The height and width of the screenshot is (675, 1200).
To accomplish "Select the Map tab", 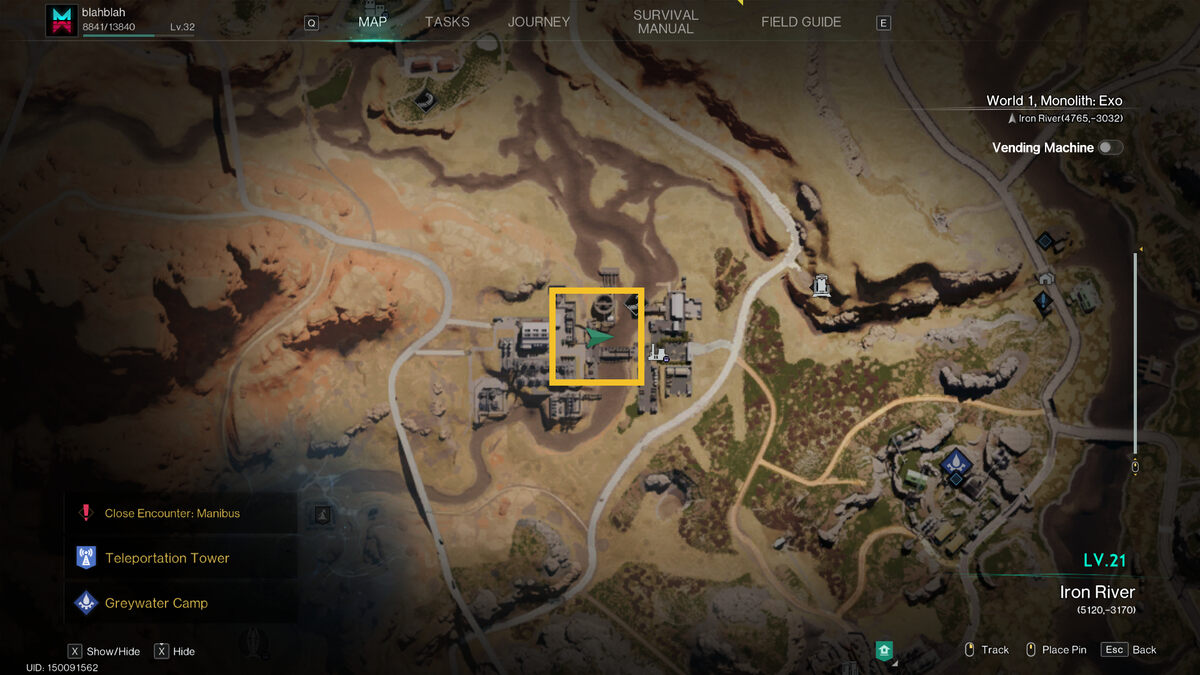I will pyautogui.click(x=373, y=22).
